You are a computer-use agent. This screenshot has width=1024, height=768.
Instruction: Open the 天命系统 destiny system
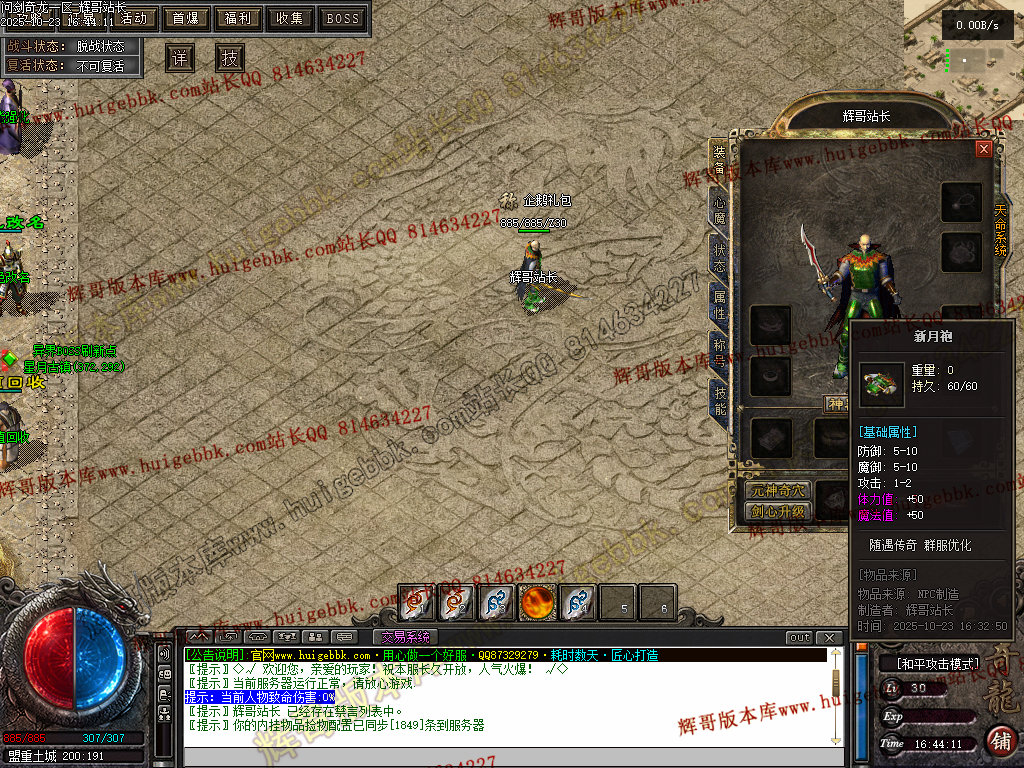click(x=1000, y=231)
